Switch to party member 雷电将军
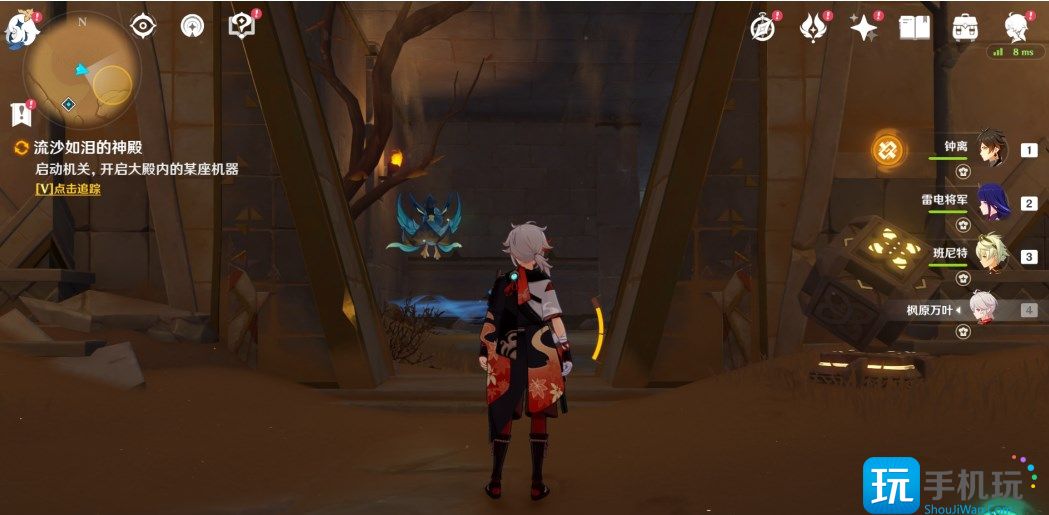The height and width of the screenshot is (515, 1049). (x=990, y=203)
